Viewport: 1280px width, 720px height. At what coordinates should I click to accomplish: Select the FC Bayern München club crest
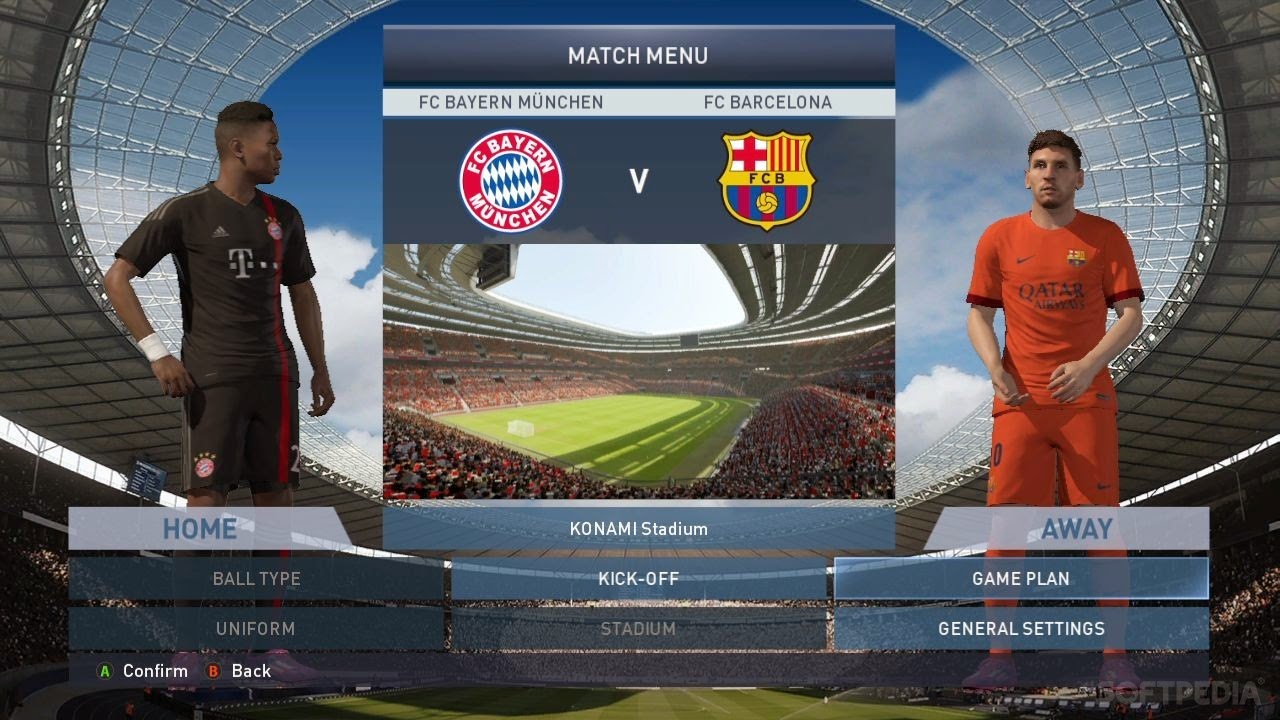click(x=513, y=178)
